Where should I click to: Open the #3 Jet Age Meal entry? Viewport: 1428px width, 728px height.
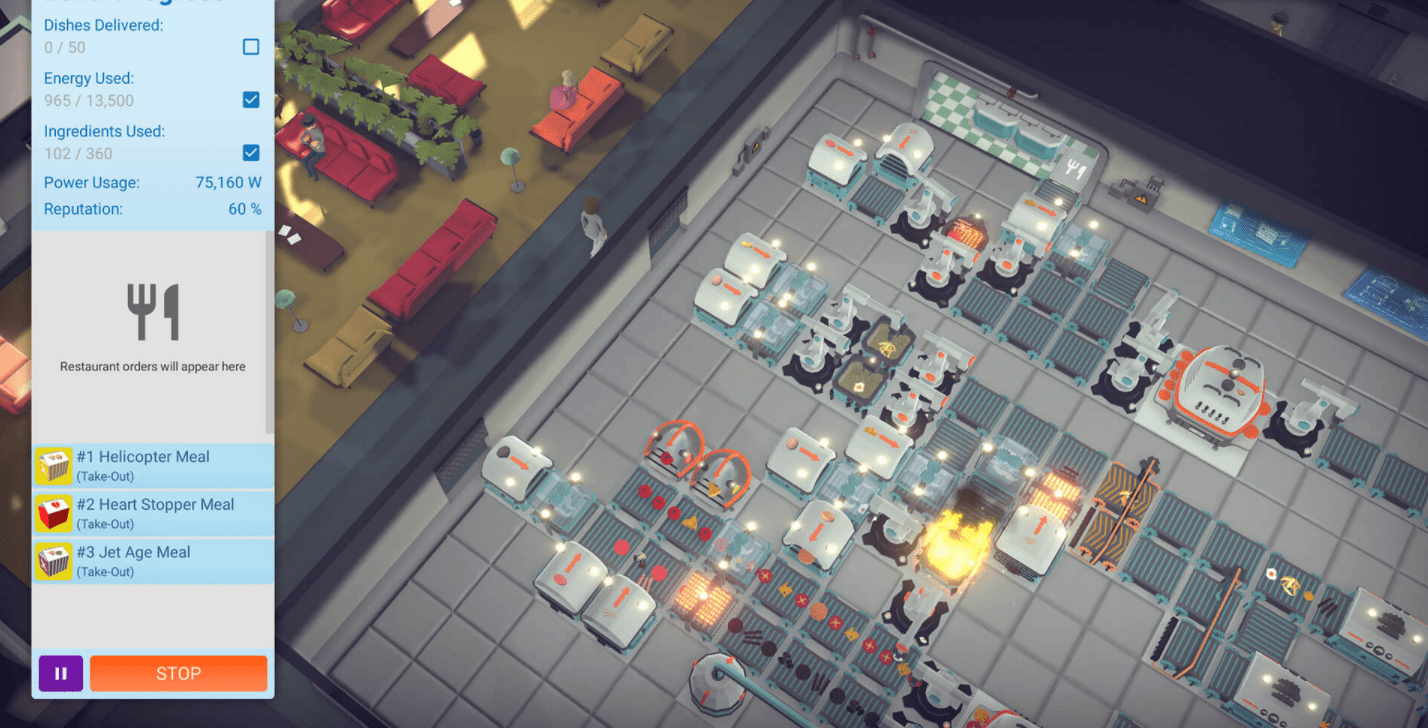coord(153,561)
